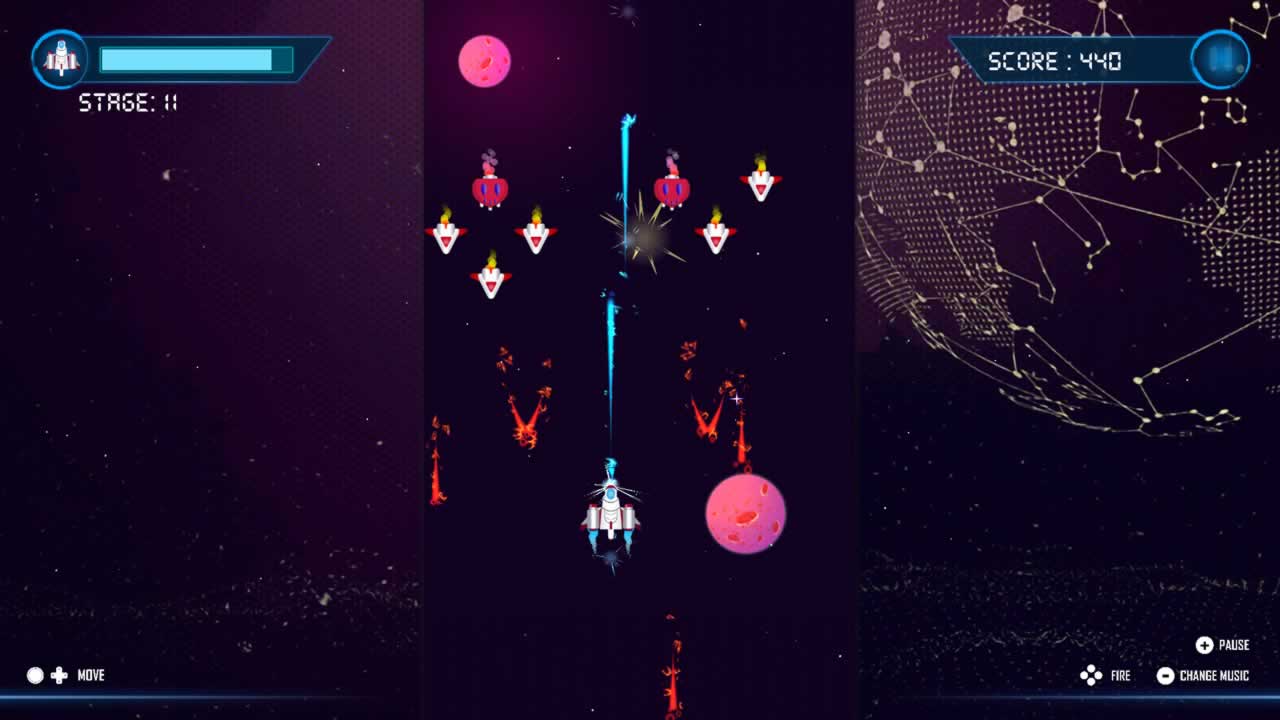The image size is (1280, 720).
Task: Click the four-button FIRE cluster icon
Action: pyautogui.click(x=1091, y=675)
